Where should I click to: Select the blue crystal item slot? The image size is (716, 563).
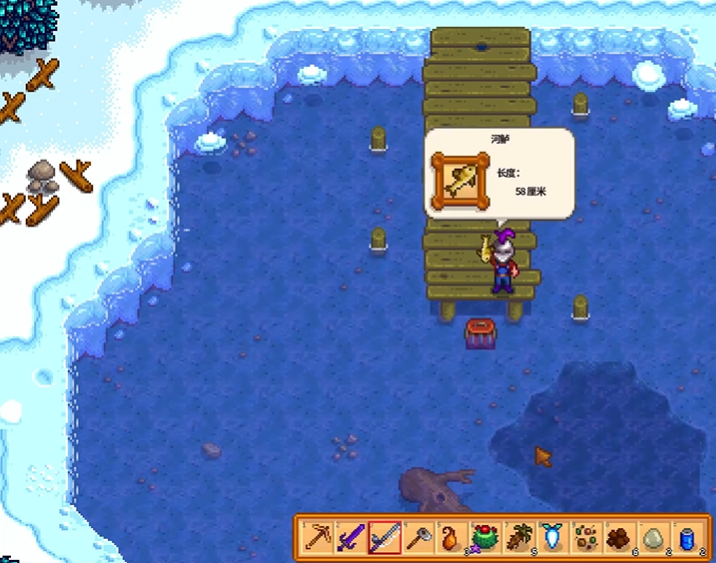(550, 538)
